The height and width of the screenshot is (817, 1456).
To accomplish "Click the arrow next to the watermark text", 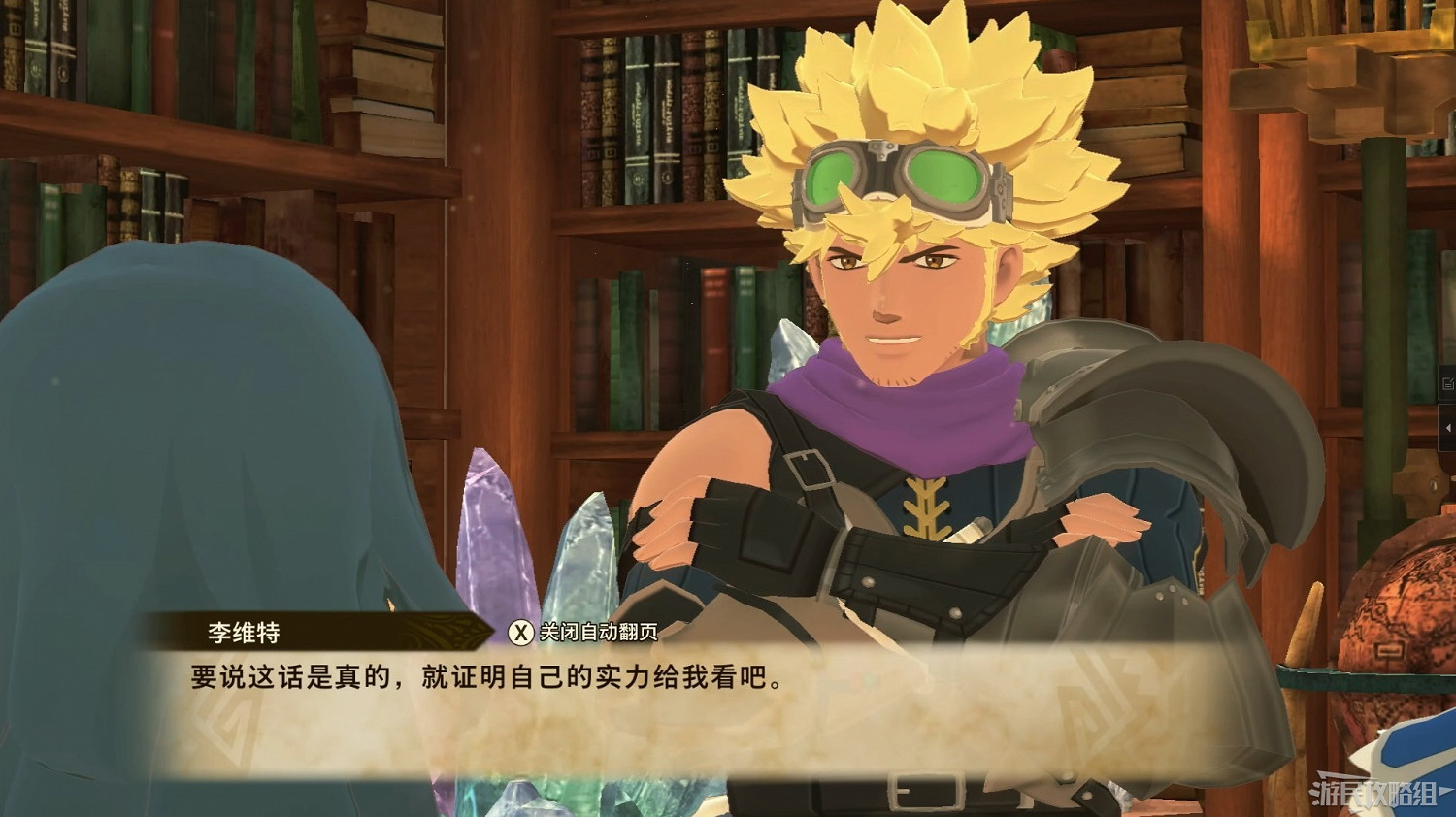I will [1444, 789].
